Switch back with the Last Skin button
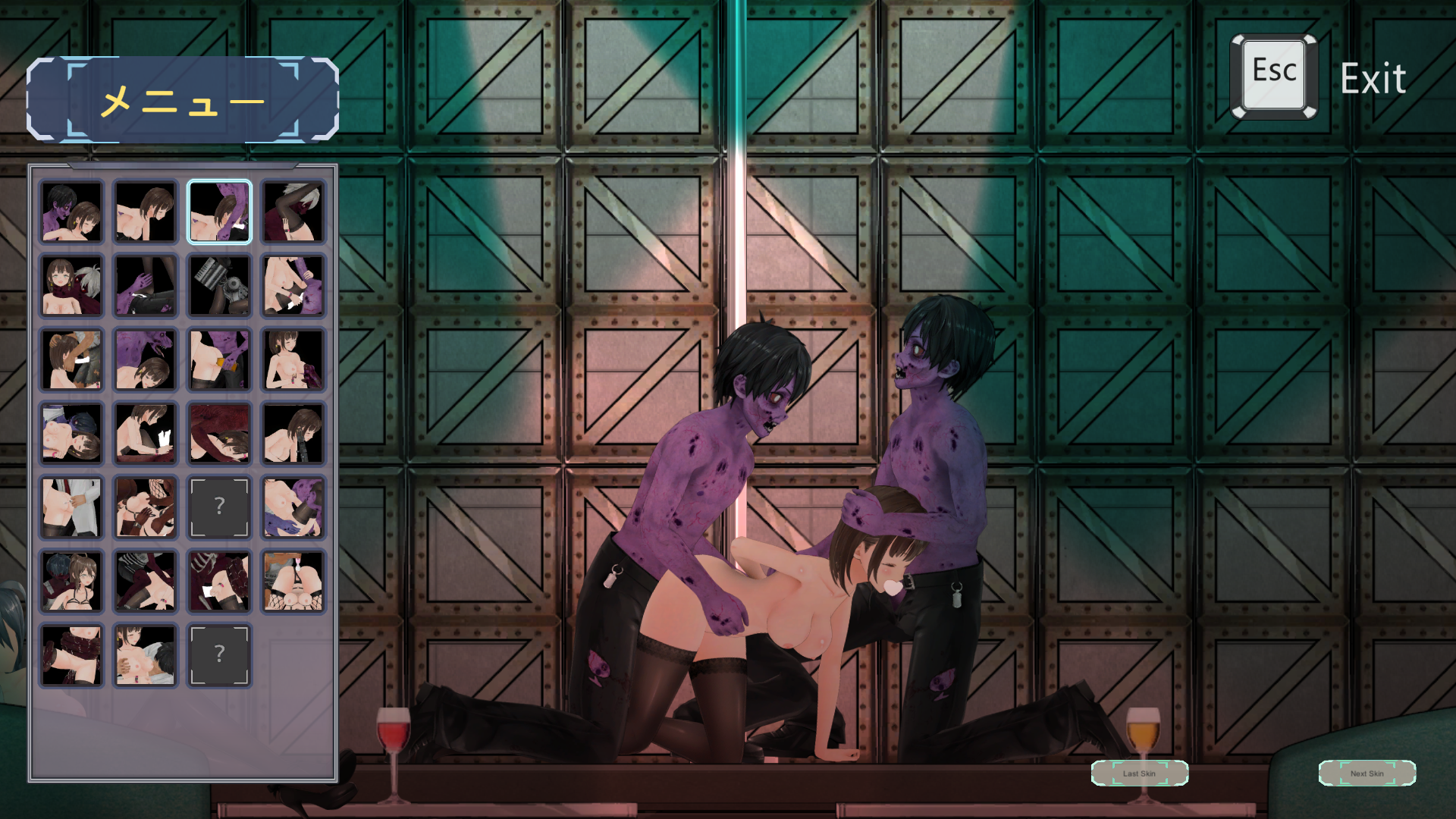 (x=1139, y=773)
